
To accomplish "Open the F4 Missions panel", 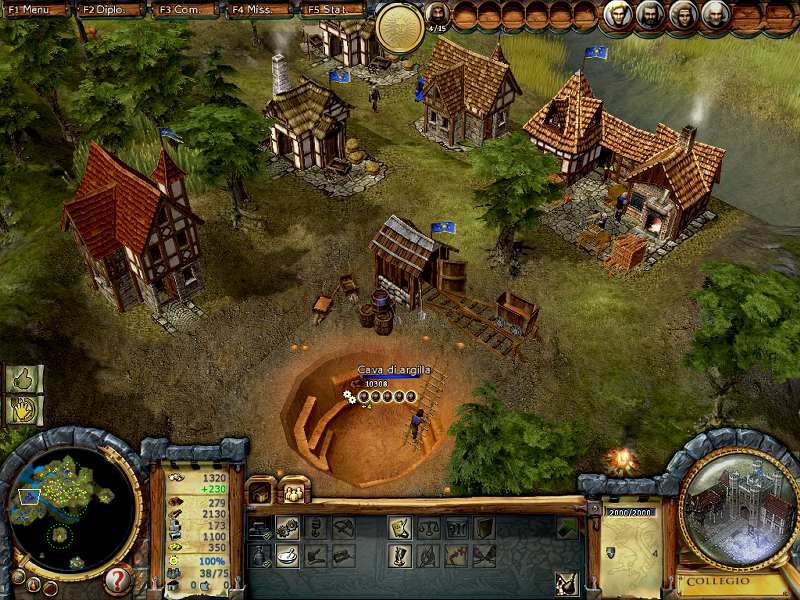I will click(x=259, y=10).
